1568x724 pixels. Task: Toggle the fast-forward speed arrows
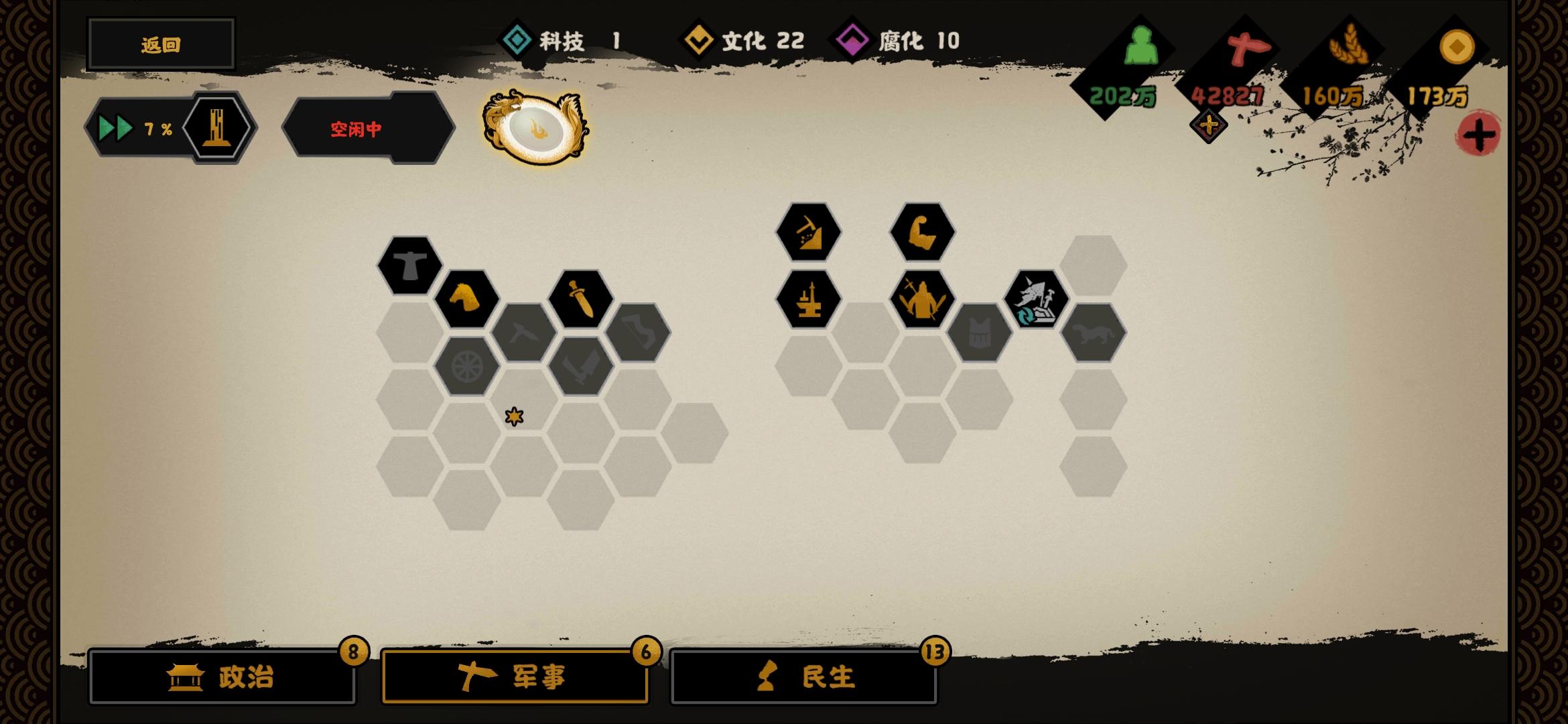tap(115, 127)
